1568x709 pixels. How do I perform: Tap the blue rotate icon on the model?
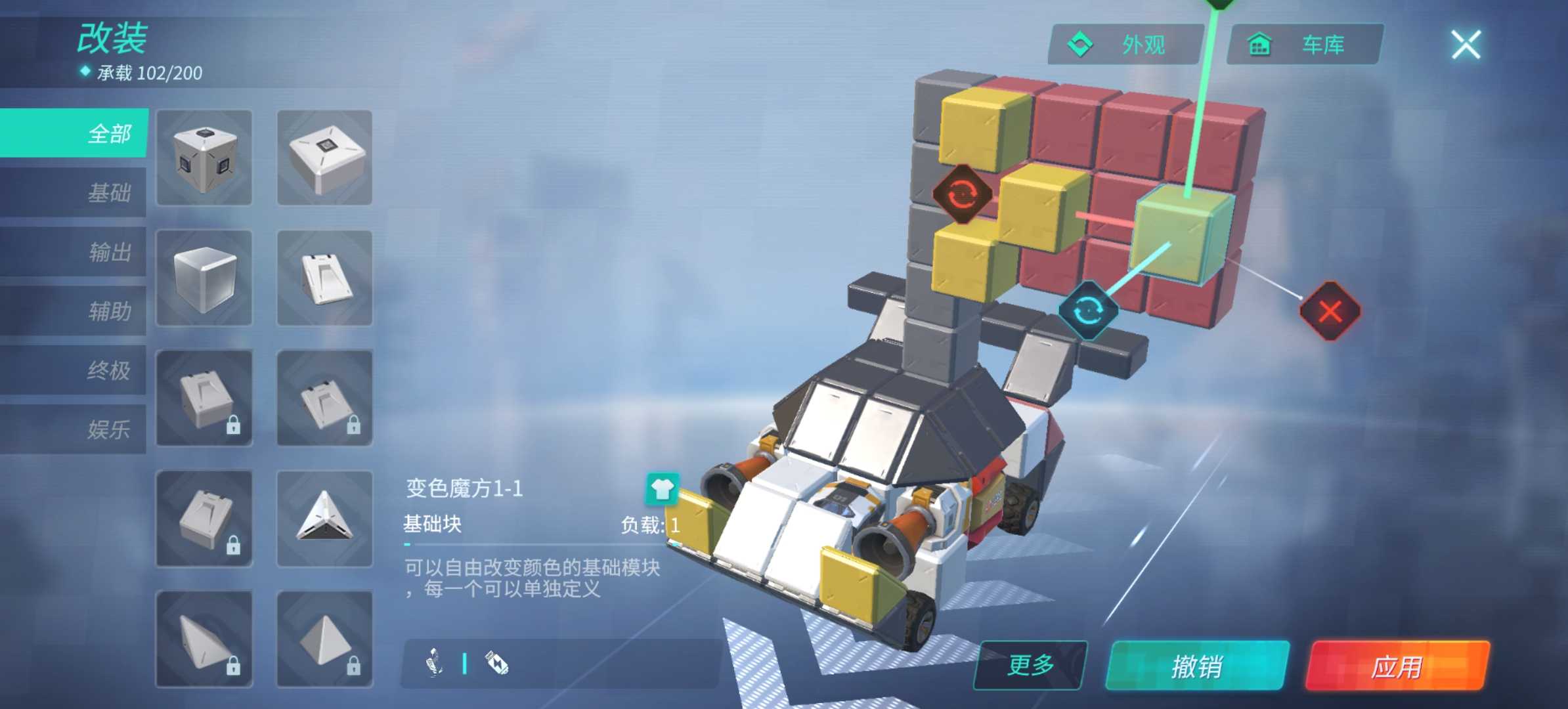pyautogui.click(x=1087, y=311)
